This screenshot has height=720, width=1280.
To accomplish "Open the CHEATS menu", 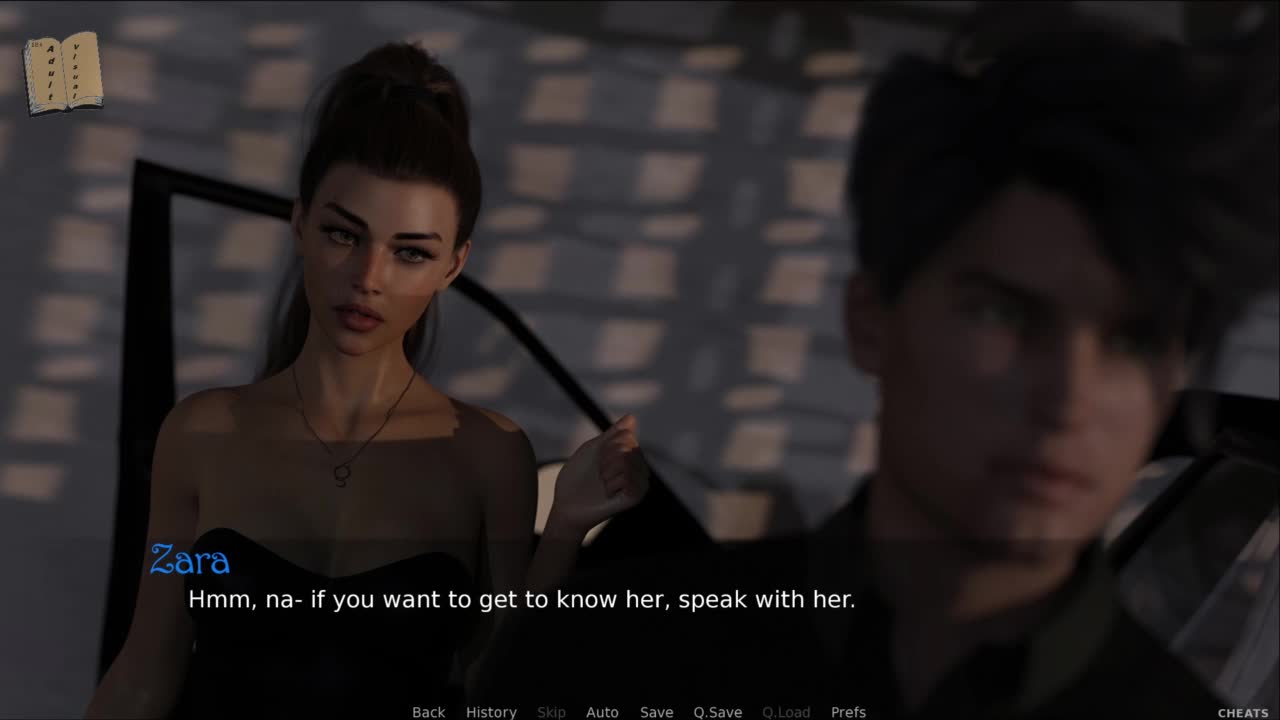I will [x=1243, y=713].
